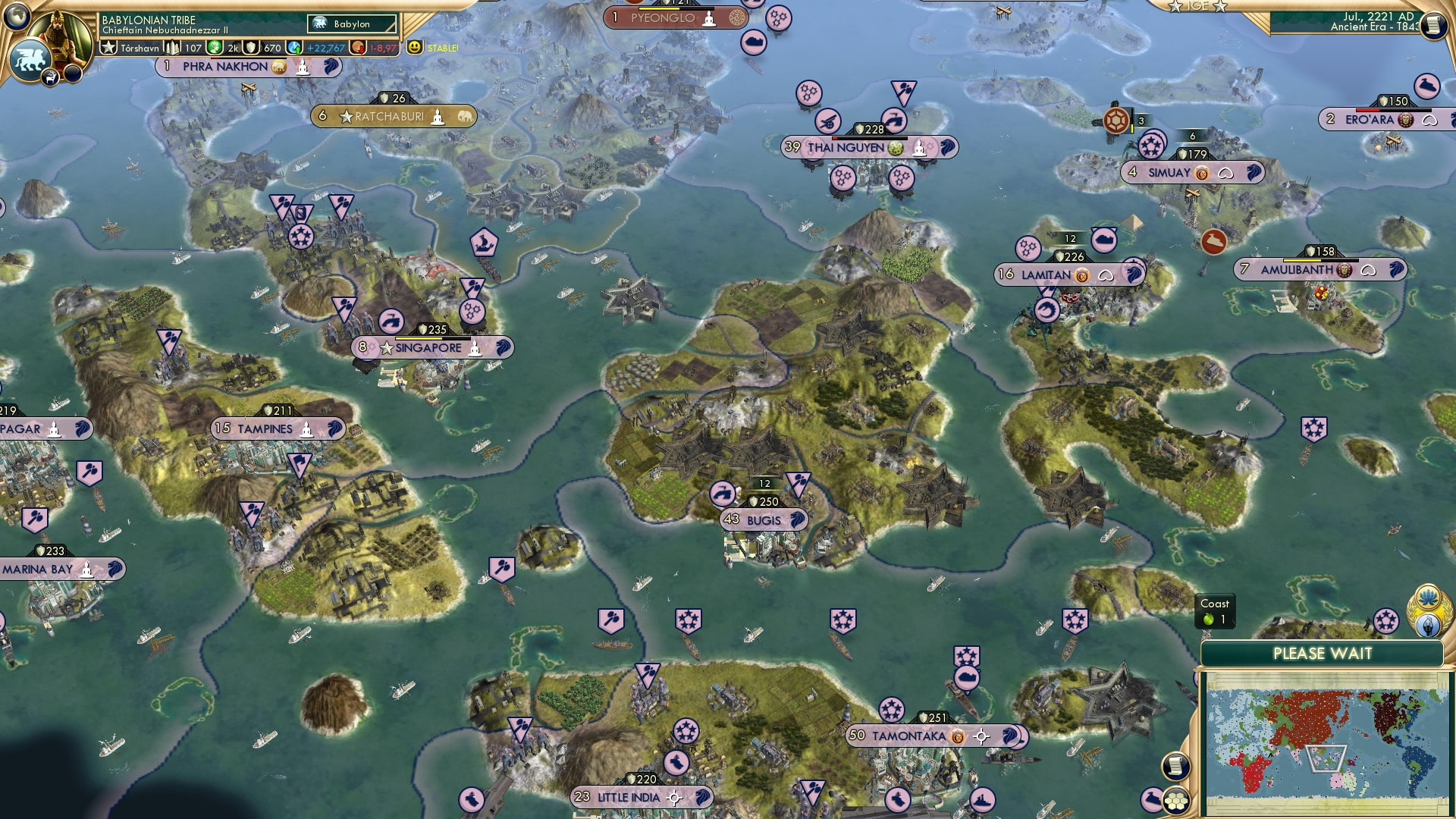Click the STABLE happiness smiley indicator
Viewport: 1456px width, 819px height.
click(x=413, y=47)
